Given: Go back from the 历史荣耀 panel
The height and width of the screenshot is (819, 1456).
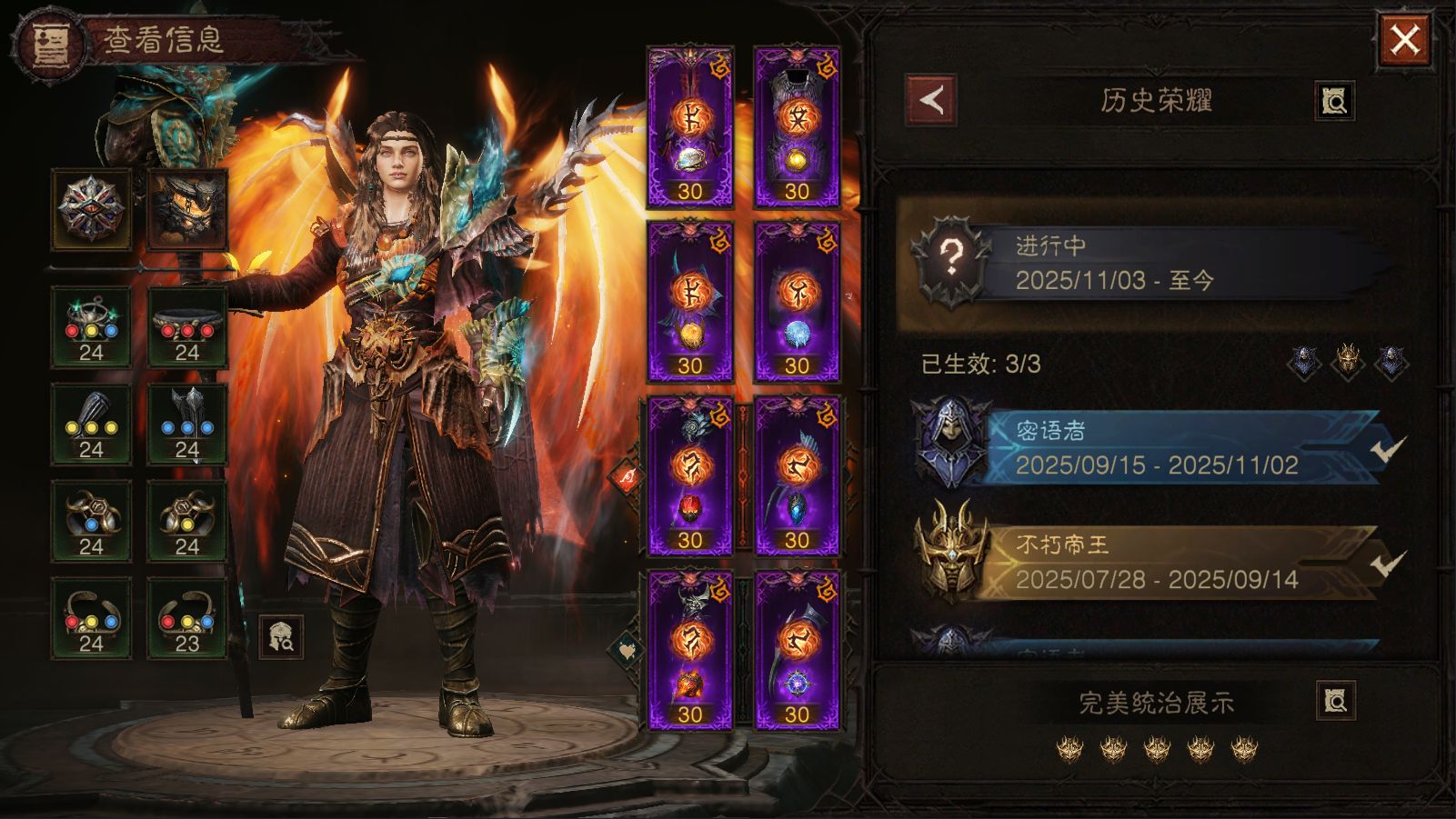Looking at the screenshot, I should [x=931, y=100].
